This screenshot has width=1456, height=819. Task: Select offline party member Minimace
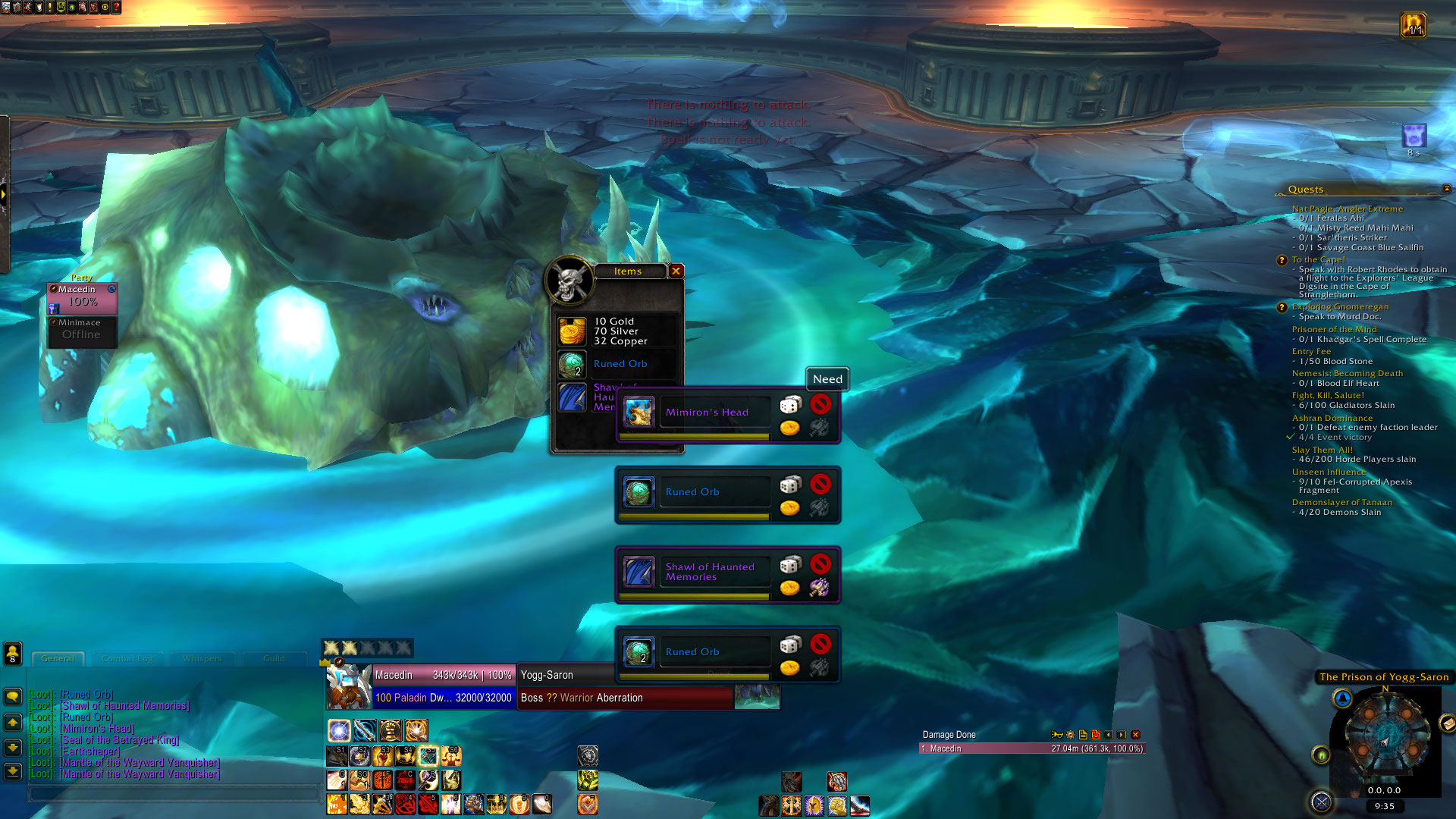[82, 331]
